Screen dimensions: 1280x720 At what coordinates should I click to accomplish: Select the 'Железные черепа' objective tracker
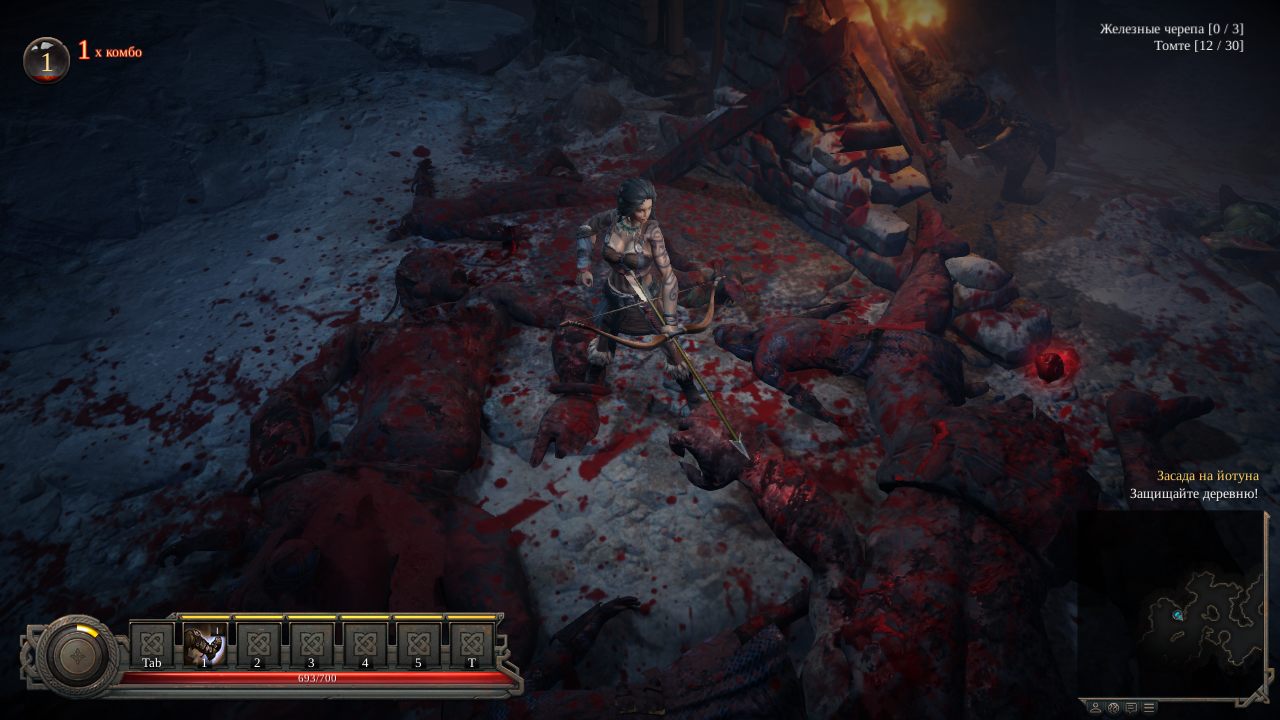[x=1171, y=29]
